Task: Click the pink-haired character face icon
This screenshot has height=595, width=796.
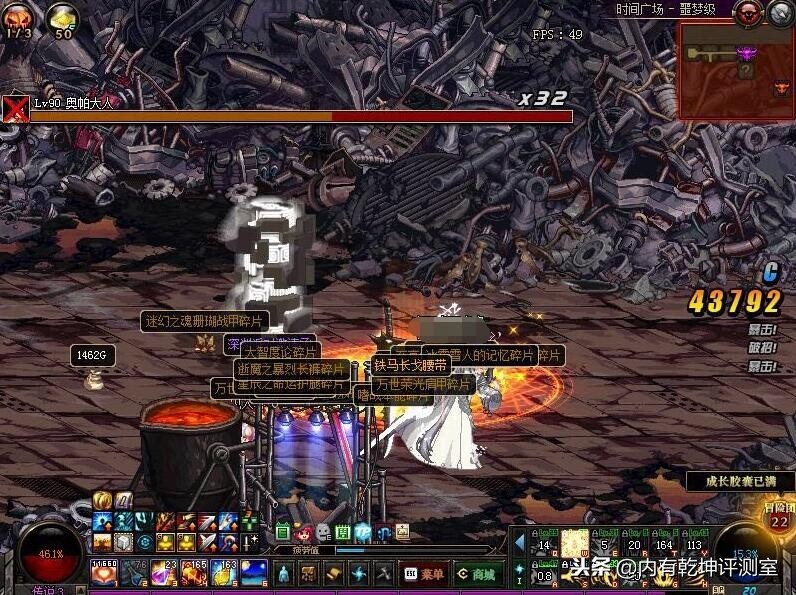Action: (302, 532)
